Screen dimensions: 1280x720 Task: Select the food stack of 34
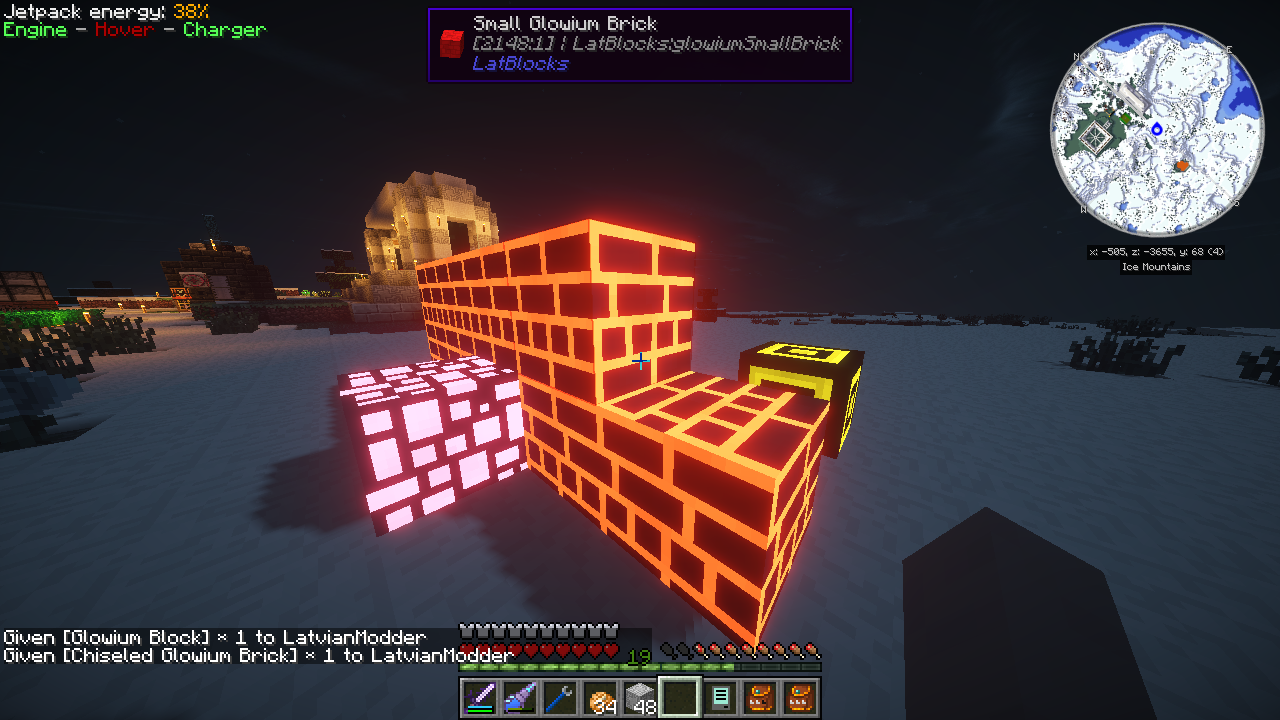(600, 698)
